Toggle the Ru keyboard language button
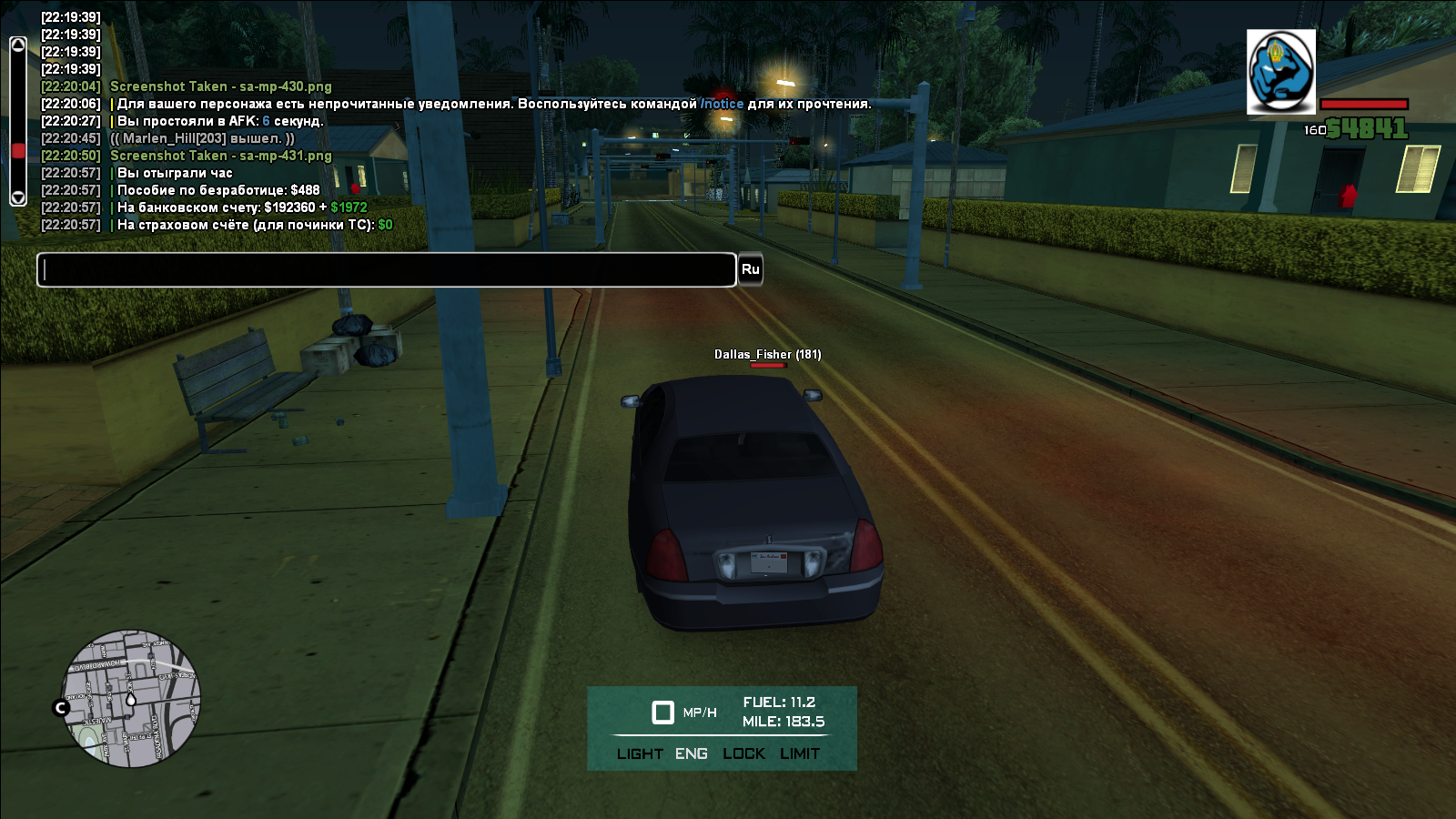 750,269
